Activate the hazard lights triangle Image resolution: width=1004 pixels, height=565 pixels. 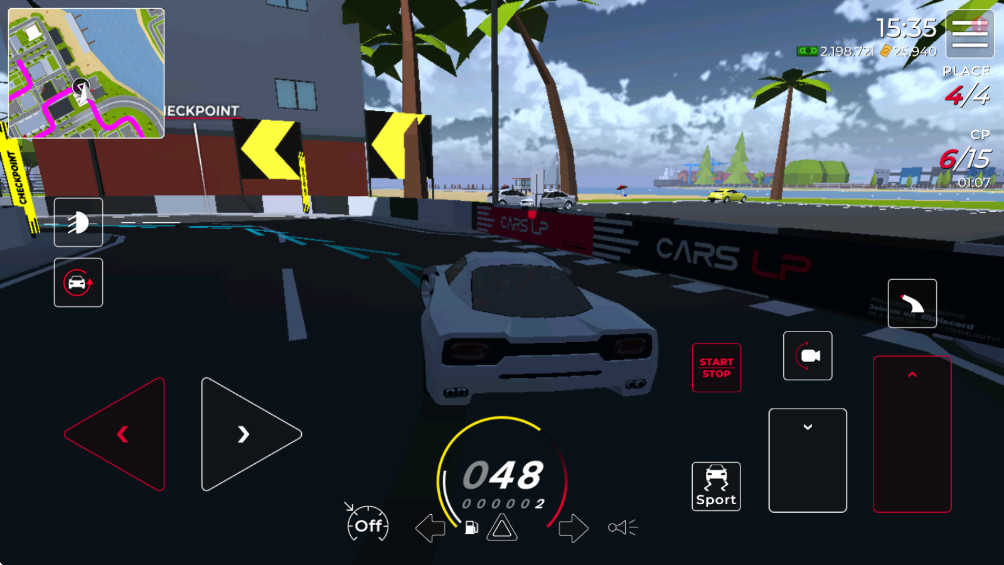point(502,528)
